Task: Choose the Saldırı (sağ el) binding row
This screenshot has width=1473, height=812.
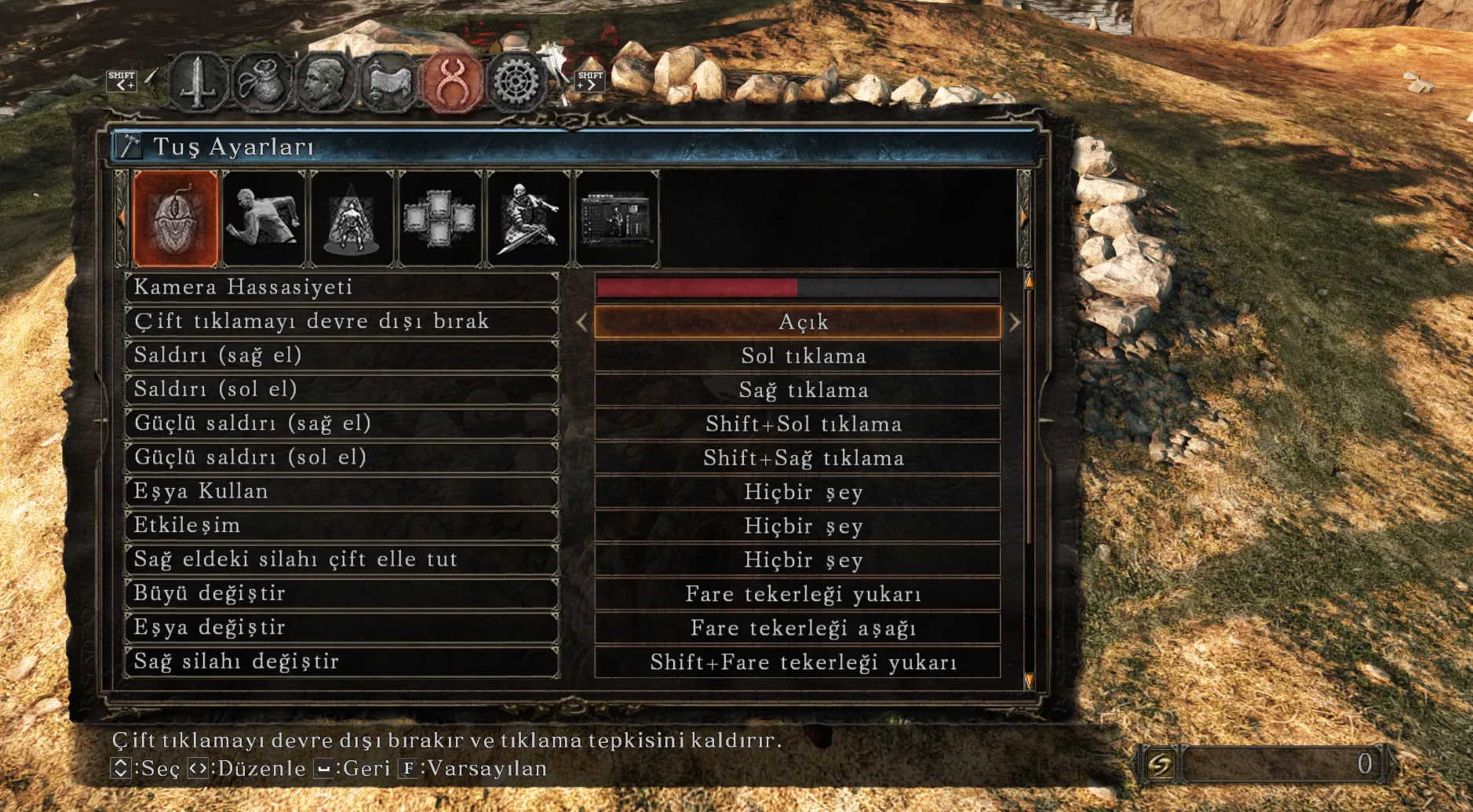Action: (341, 355)
